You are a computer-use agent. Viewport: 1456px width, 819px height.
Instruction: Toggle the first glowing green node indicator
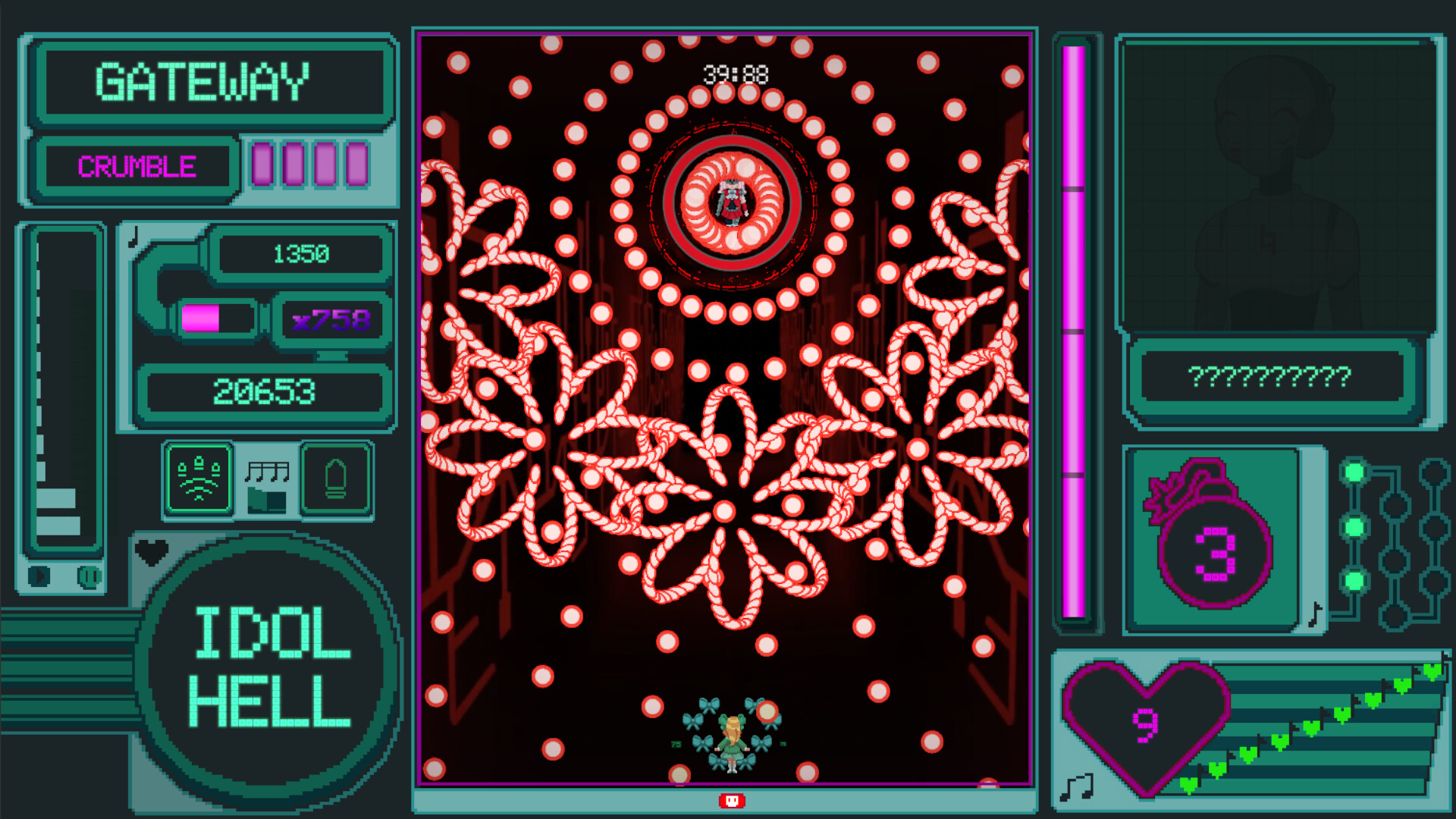click(1354, 471)
